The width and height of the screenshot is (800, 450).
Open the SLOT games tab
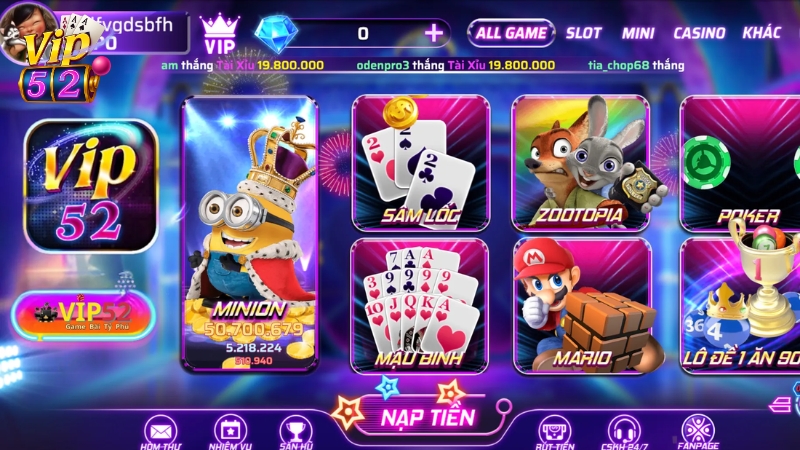(x=584, y=33)
